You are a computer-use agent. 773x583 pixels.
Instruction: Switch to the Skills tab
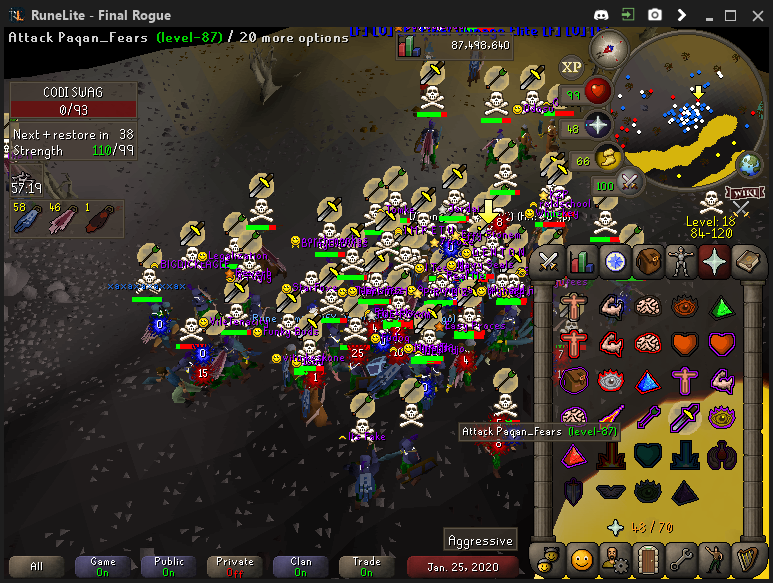coord(581,262)
